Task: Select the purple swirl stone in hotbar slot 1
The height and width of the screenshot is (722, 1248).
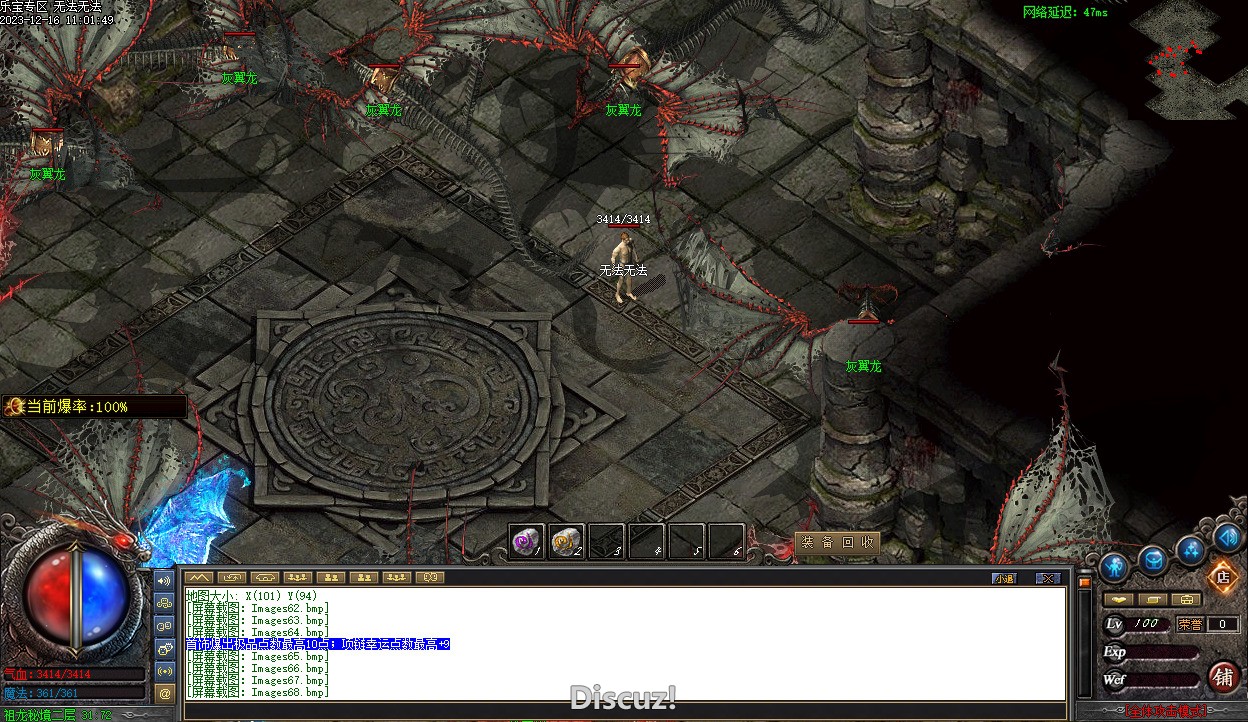Action: tap(526, 542)
